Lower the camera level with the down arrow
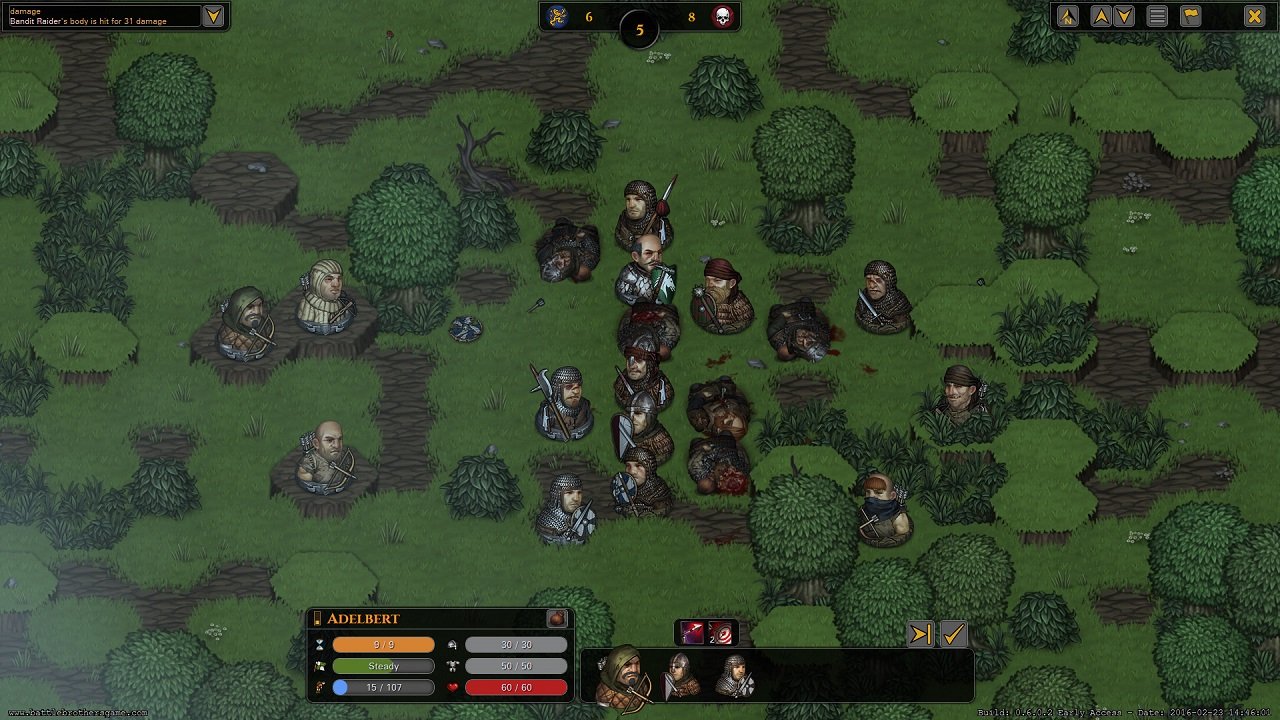Viewport: 1280px width, 720px height. [x=1124, y=15]
